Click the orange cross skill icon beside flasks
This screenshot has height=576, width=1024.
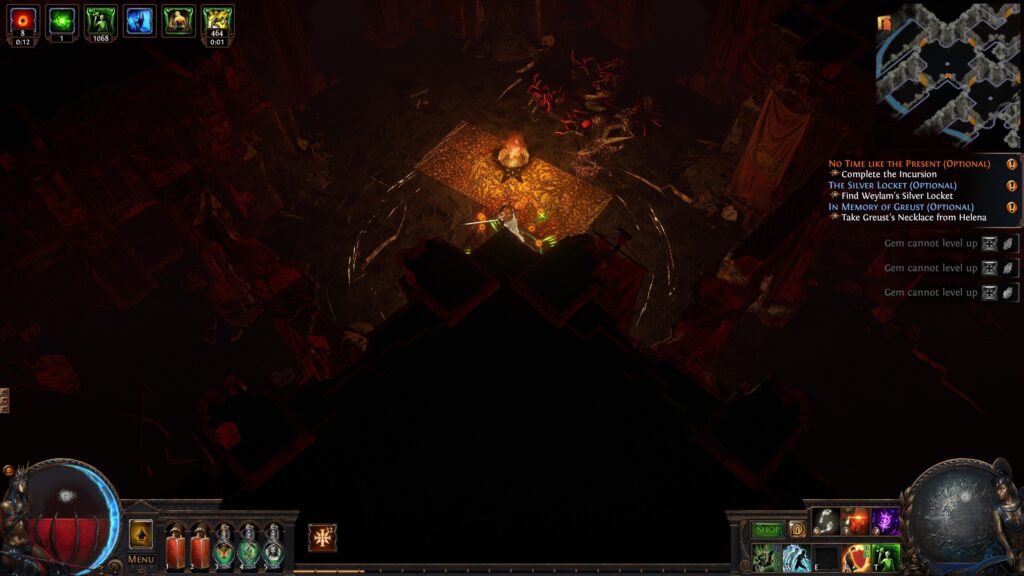322,537
